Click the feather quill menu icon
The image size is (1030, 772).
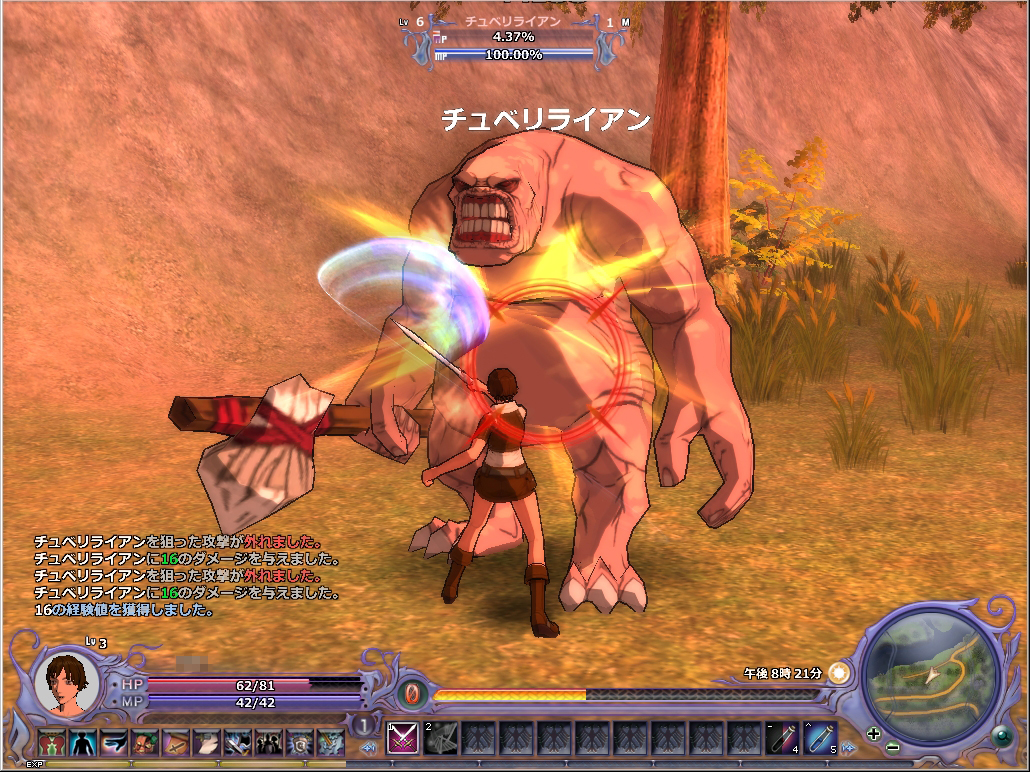tap(207, 742)
